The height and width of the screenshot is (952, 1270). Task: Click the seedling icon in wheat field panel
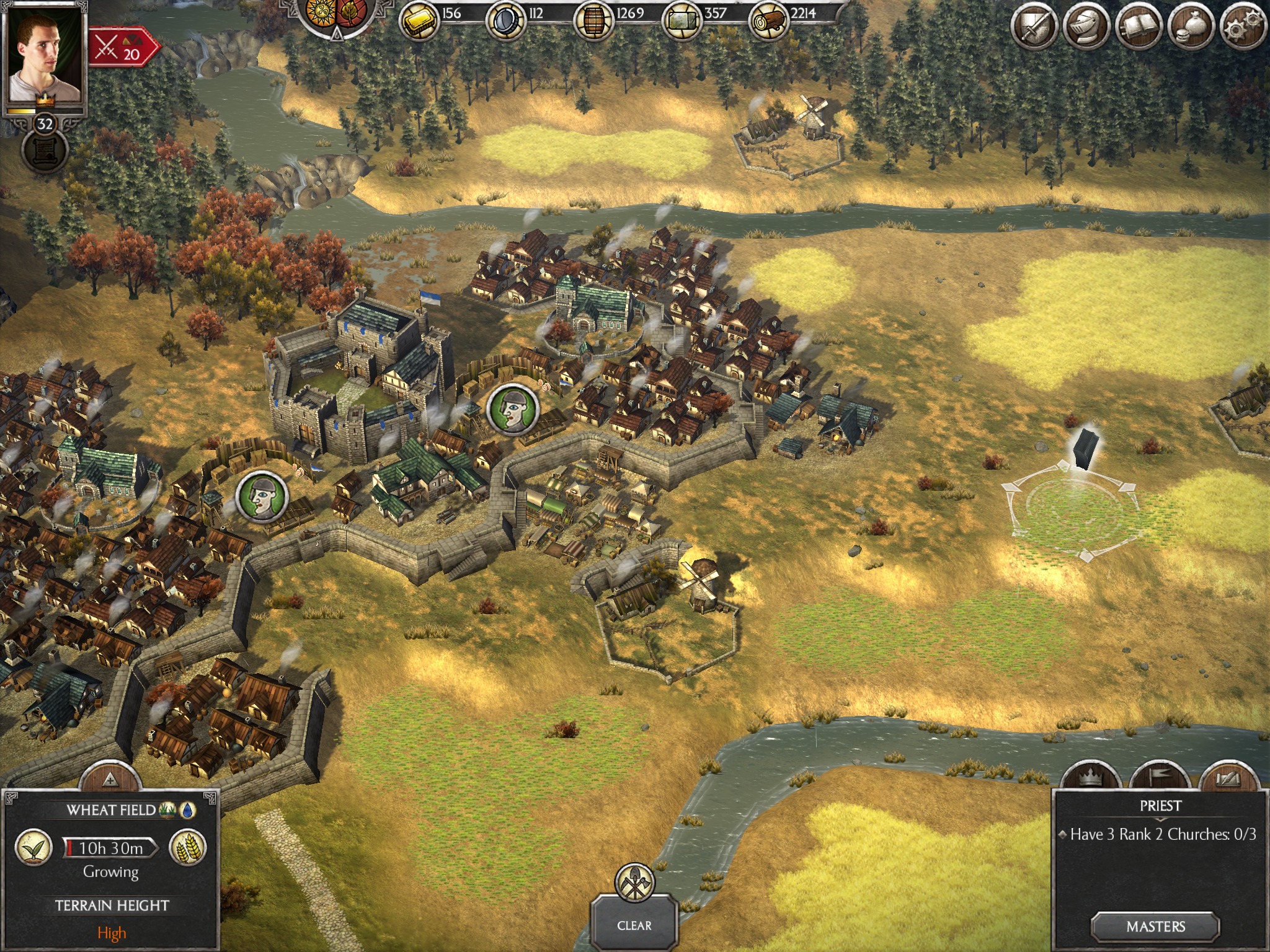click(33, 847)
